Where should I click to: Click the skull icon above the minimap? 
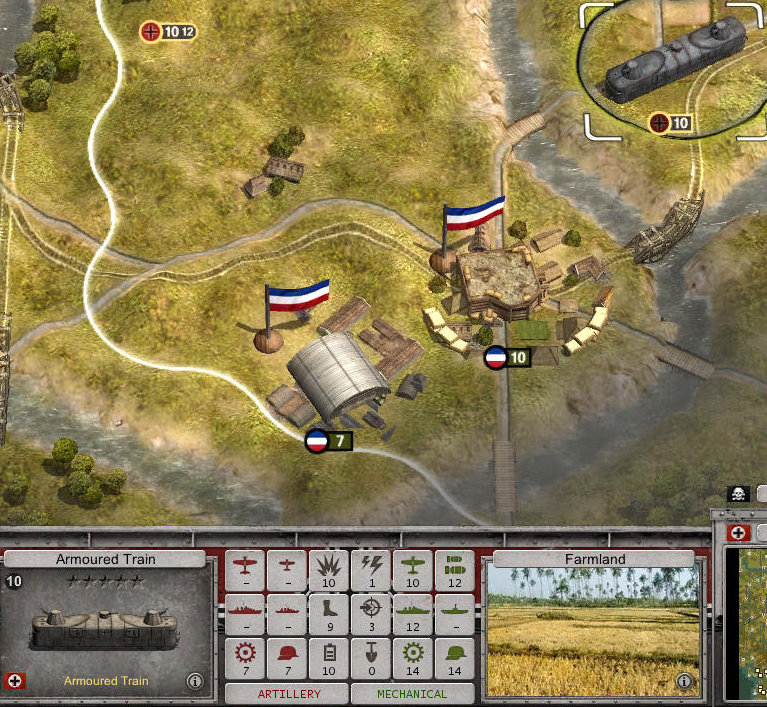[x=738, y=495]
